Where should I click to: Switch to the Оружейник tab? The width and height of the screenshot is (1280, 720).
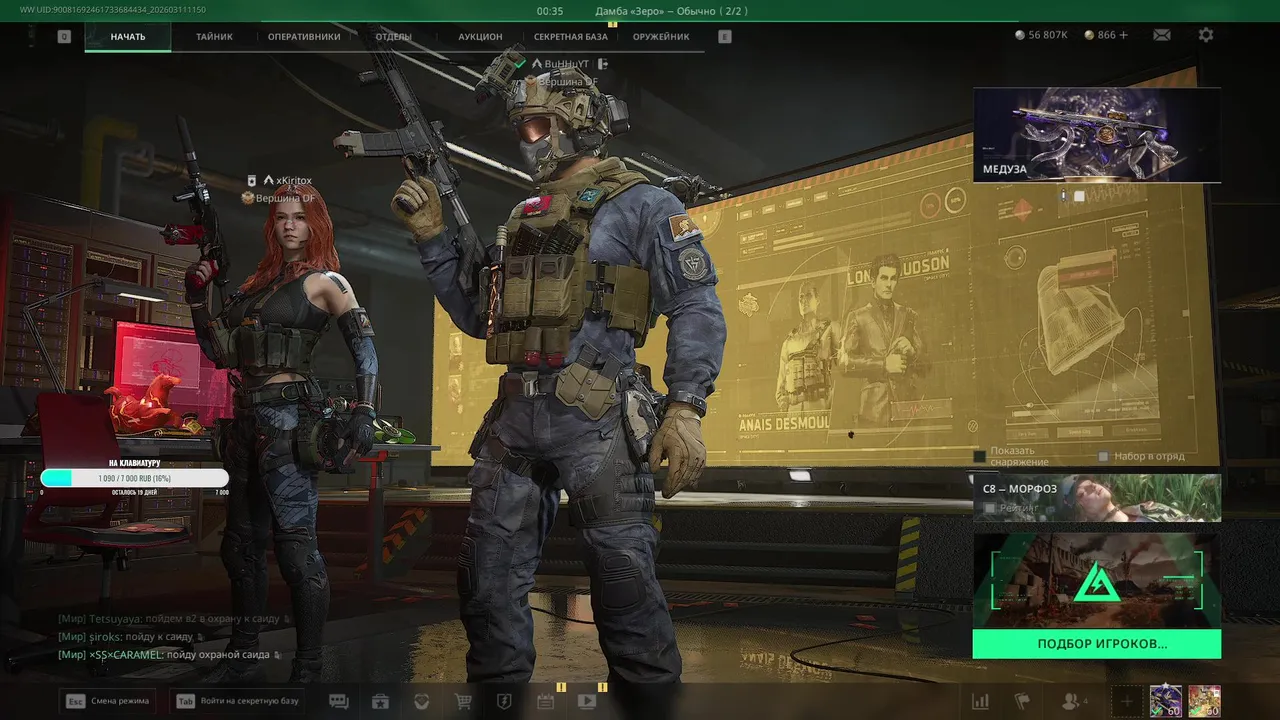click(661, 37)
